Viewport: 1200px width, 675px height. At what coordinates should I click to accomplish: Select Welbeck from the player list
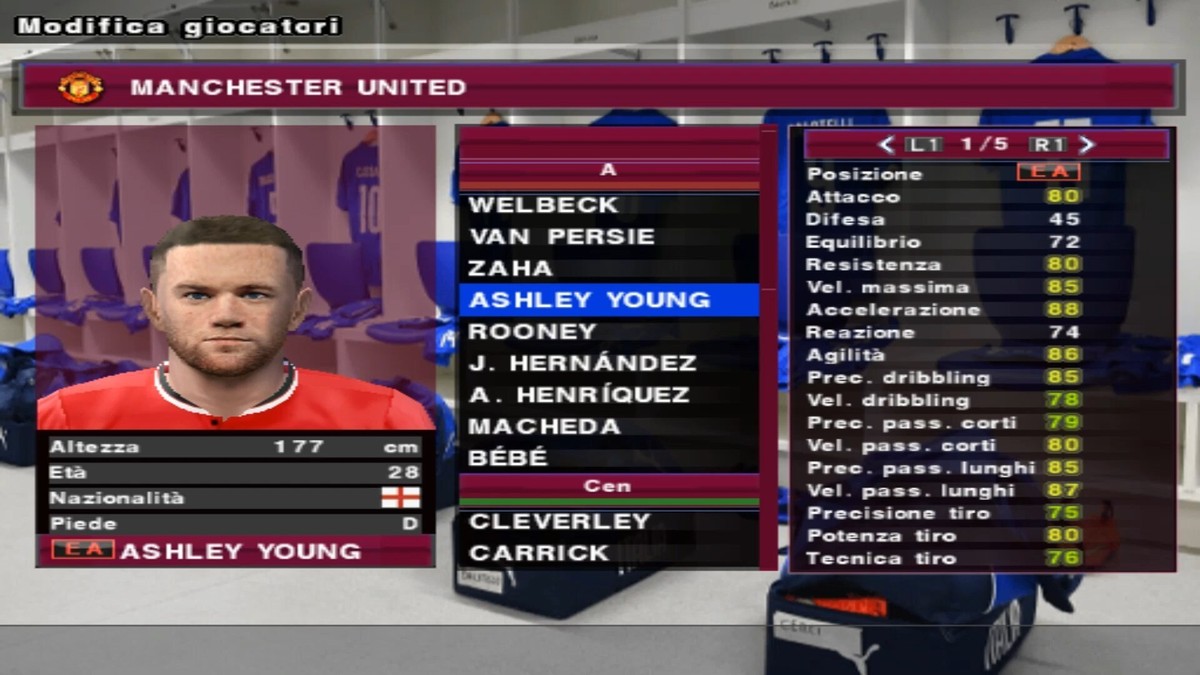point(544,205)
